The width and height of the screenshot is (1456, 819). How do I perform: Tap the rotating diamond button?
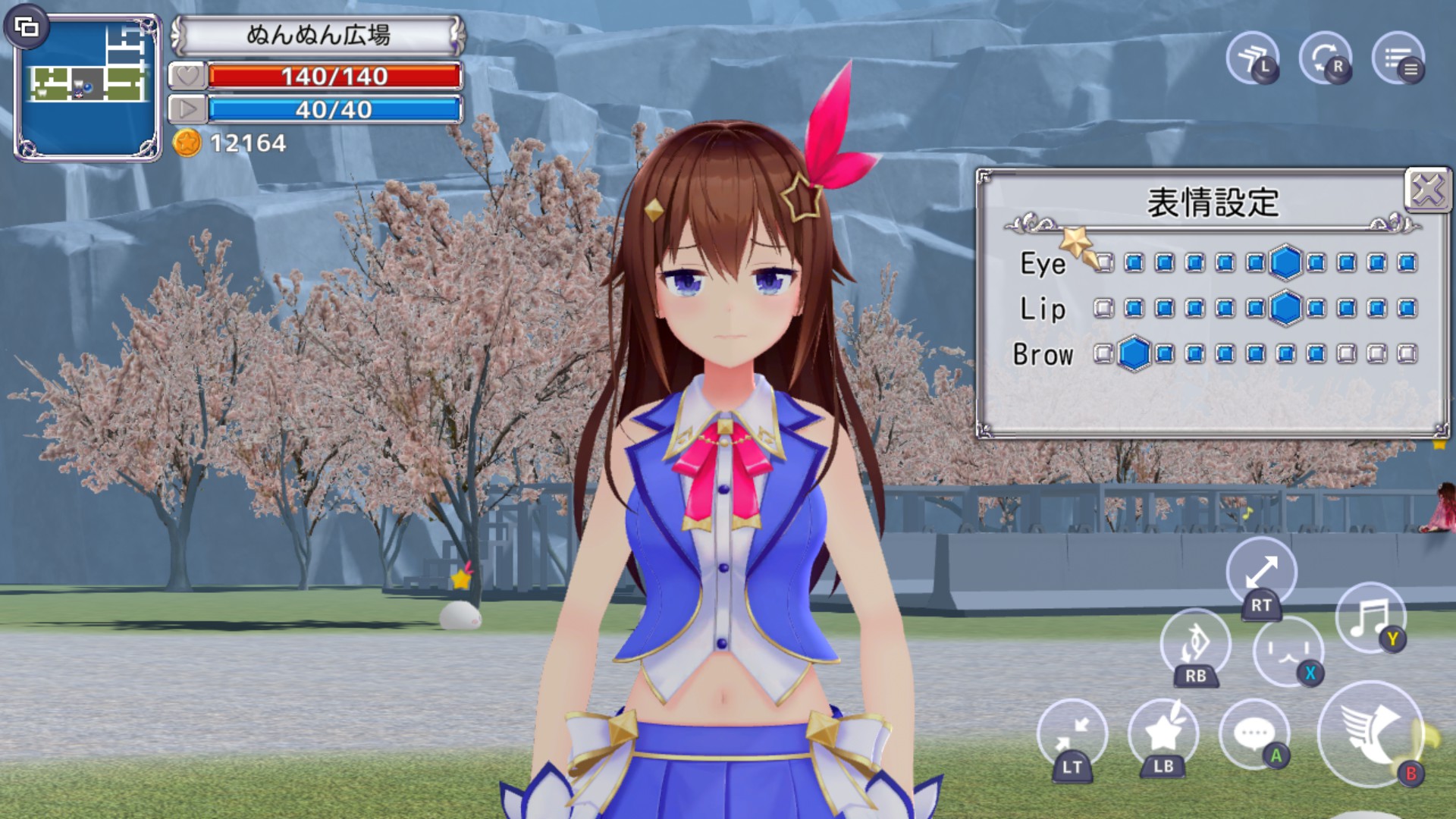[1195, 643]
